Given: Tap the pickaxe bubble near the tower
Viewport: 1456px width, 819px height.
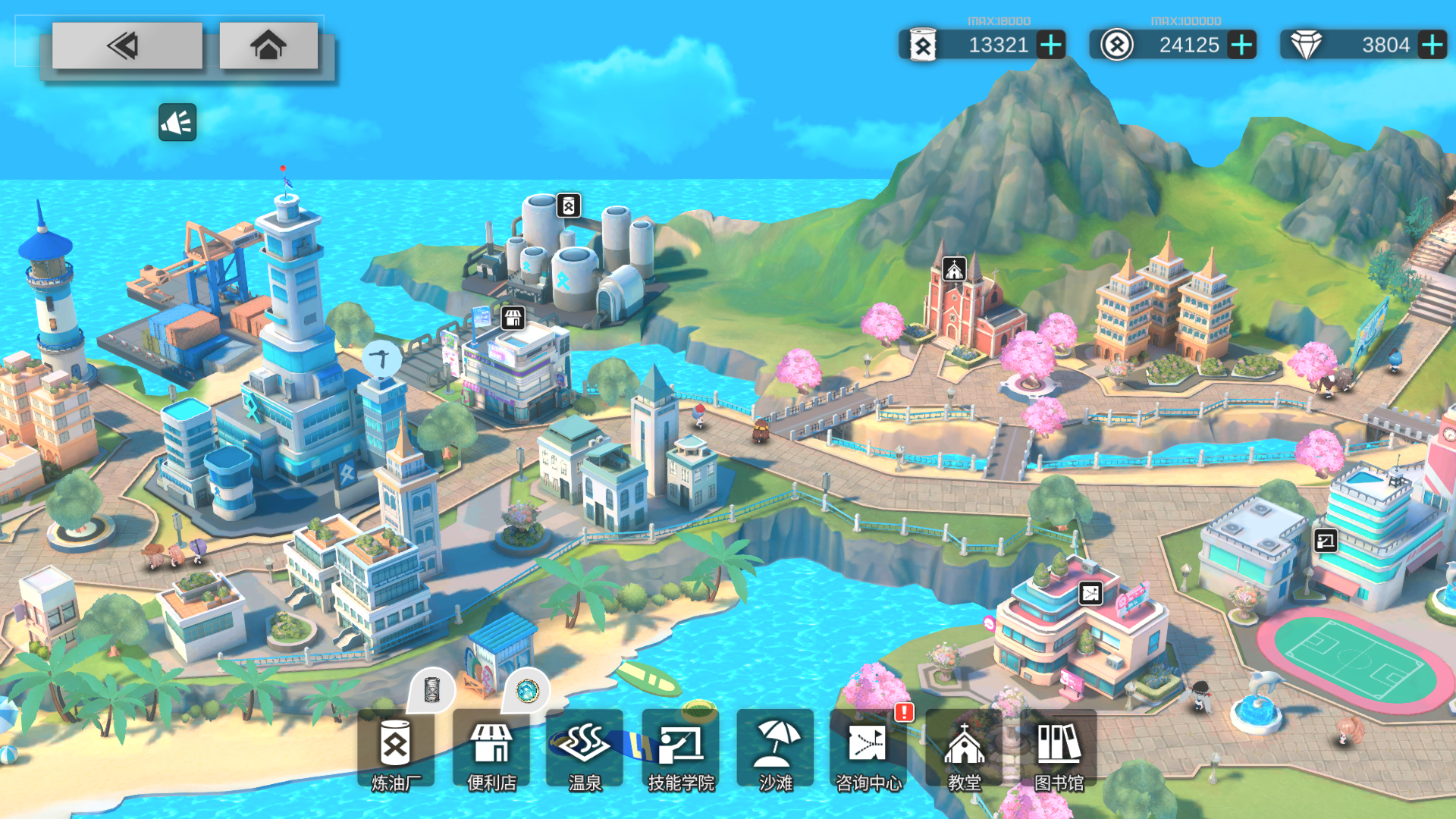Looking at the screenshot, I should [x=381, y=358].
